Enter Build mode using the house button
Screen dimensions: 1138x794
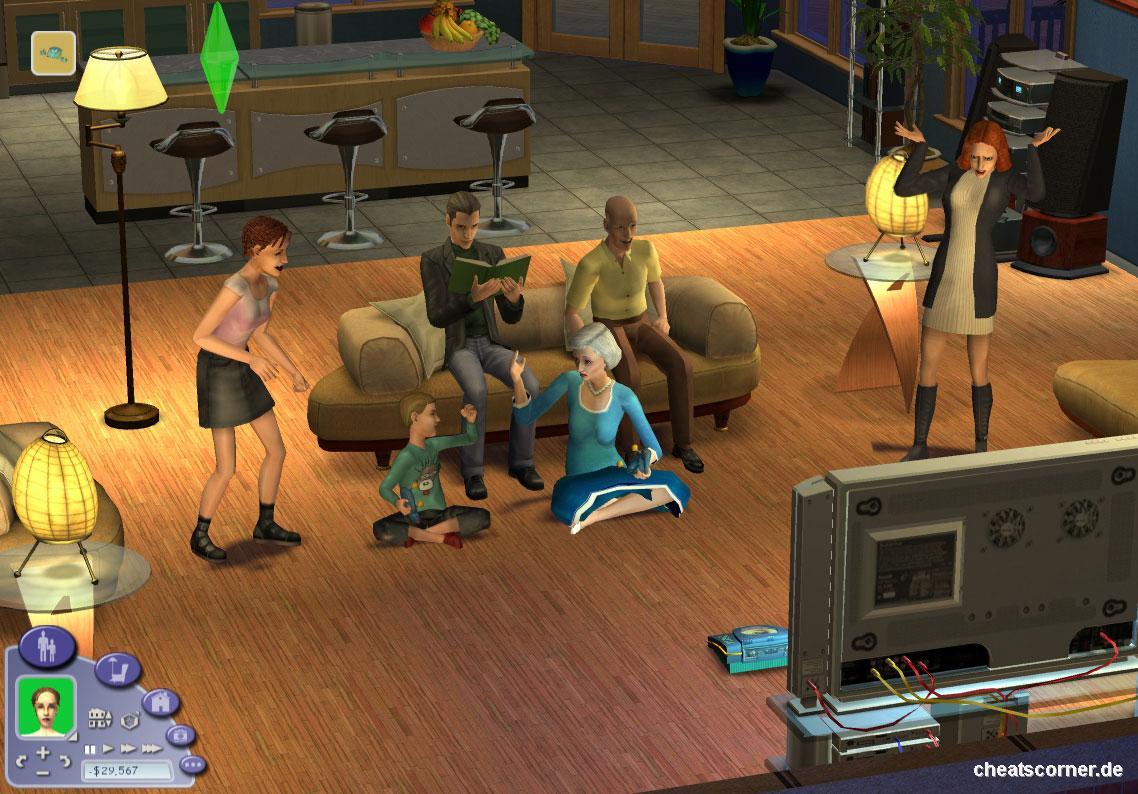(160, 702)
